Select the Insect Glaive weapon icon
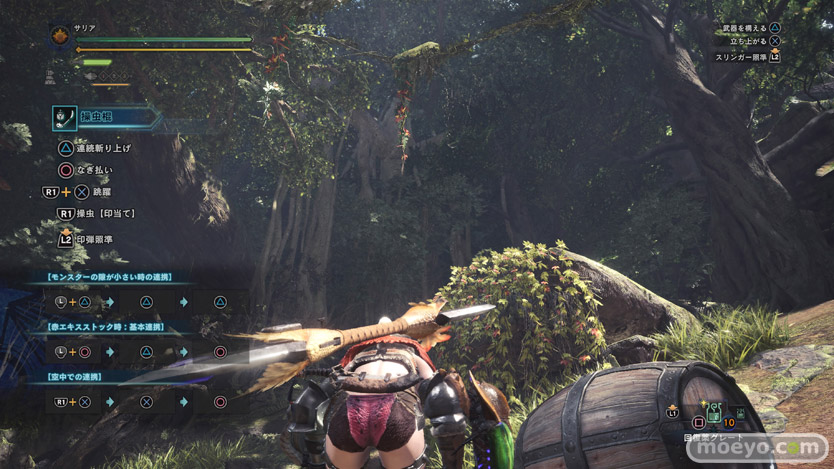This screenshot has height=469, width=834. (x=65, y=118)
